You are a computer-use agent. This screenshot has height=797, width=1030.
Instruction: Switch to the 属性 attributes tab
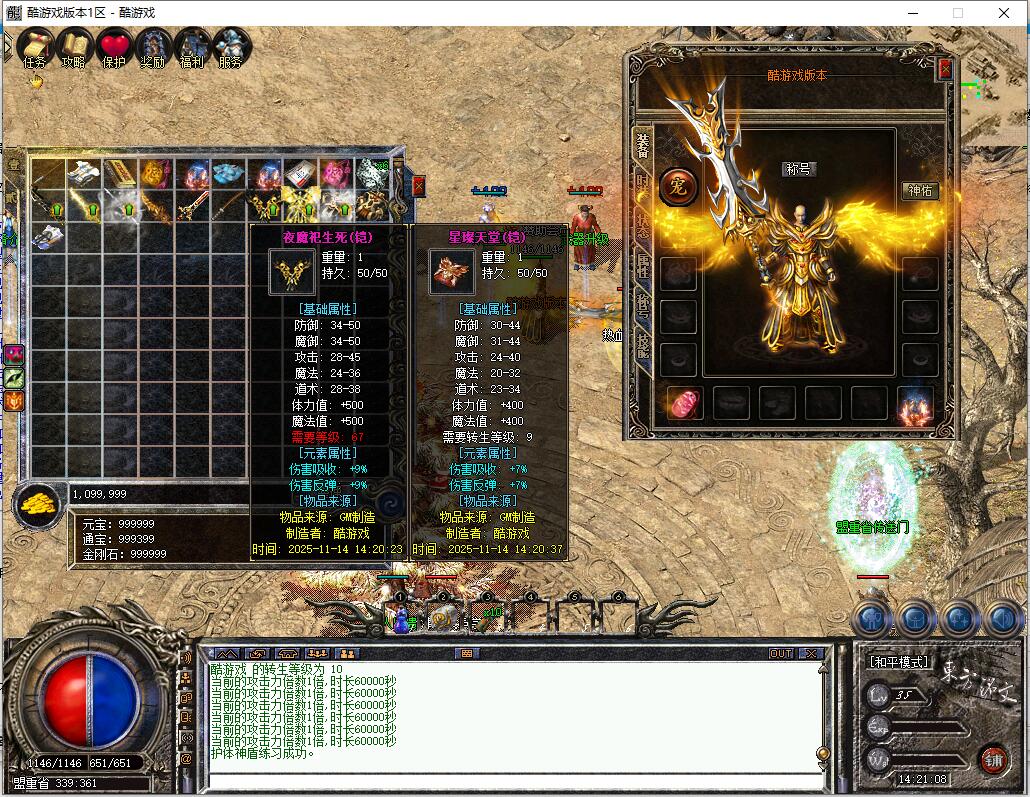643,265
